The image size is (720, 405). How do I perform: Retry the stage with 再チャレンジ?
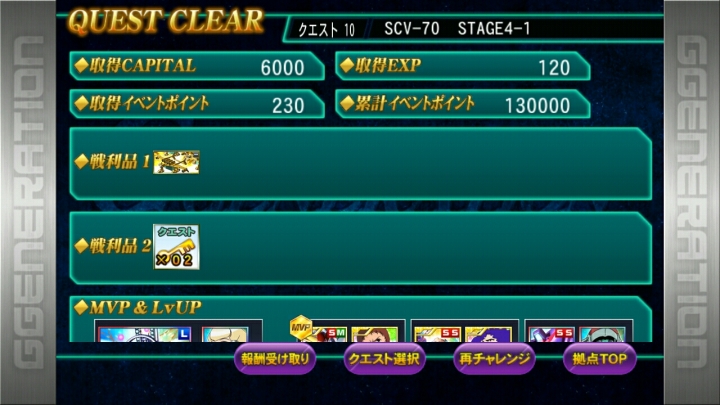(x=493, y=358)
